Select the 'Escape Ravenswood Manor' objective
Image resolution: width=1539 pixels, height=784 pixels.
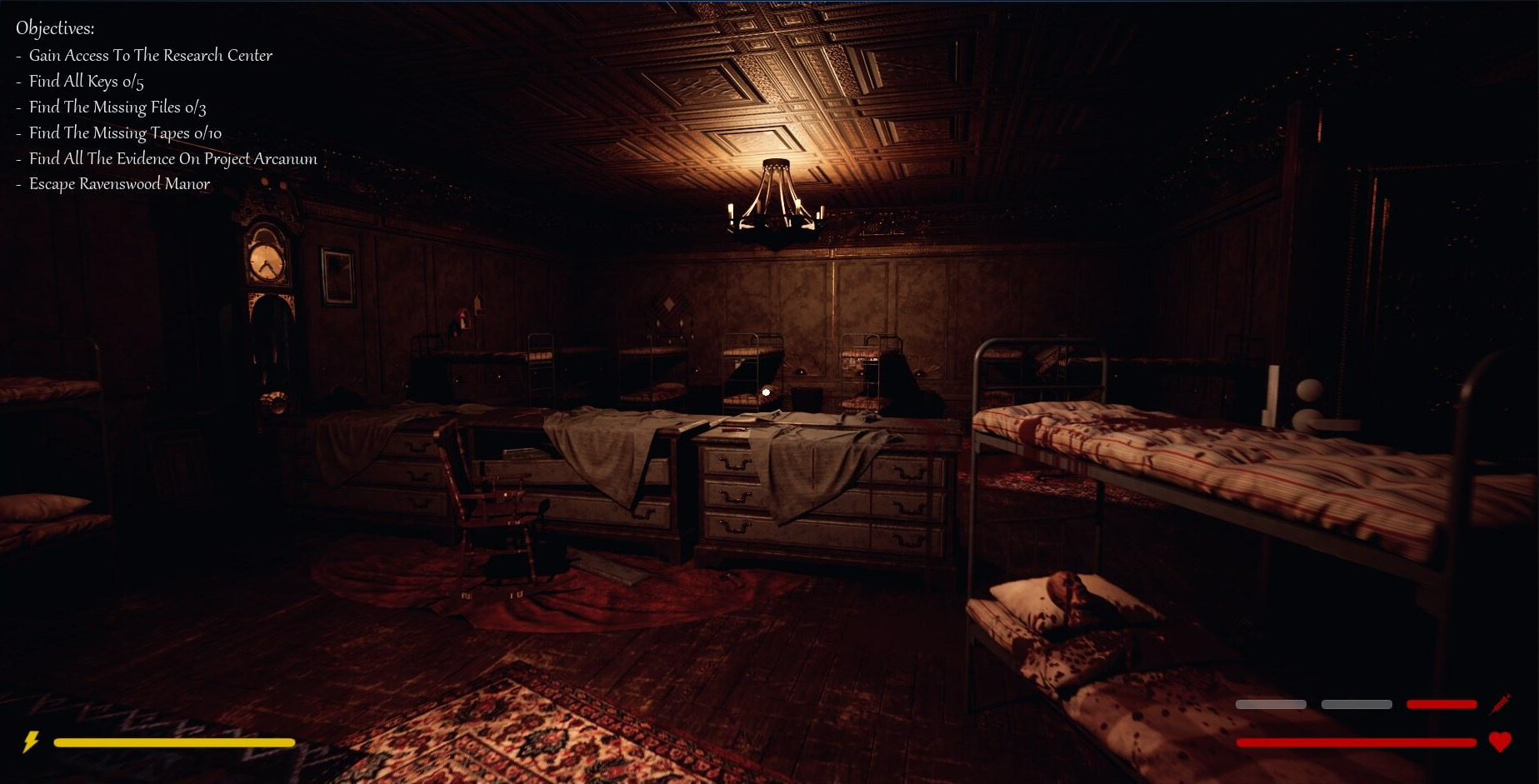coord(119,184)
